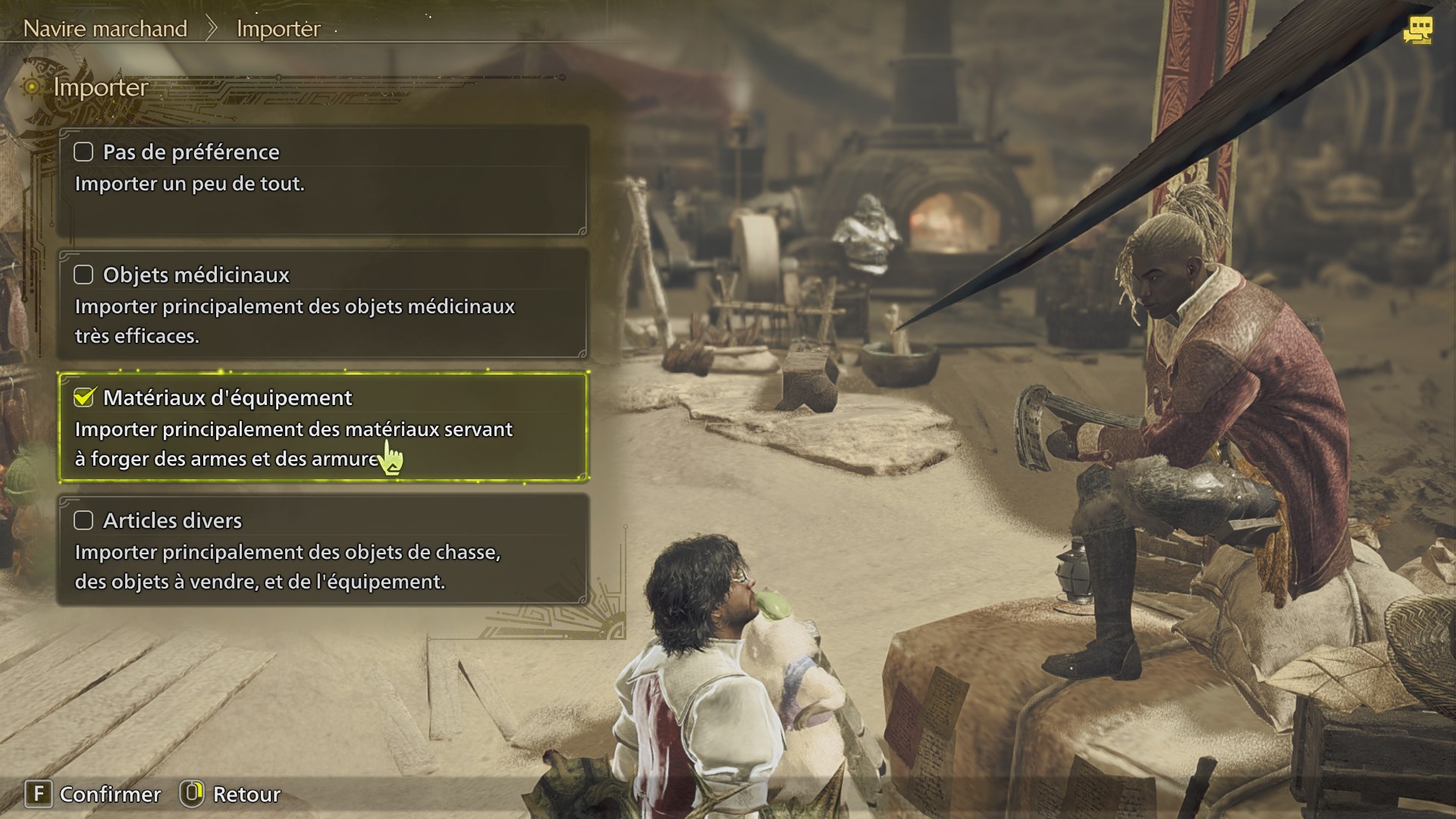Select the 'Pas de préférence' import option

323,180
